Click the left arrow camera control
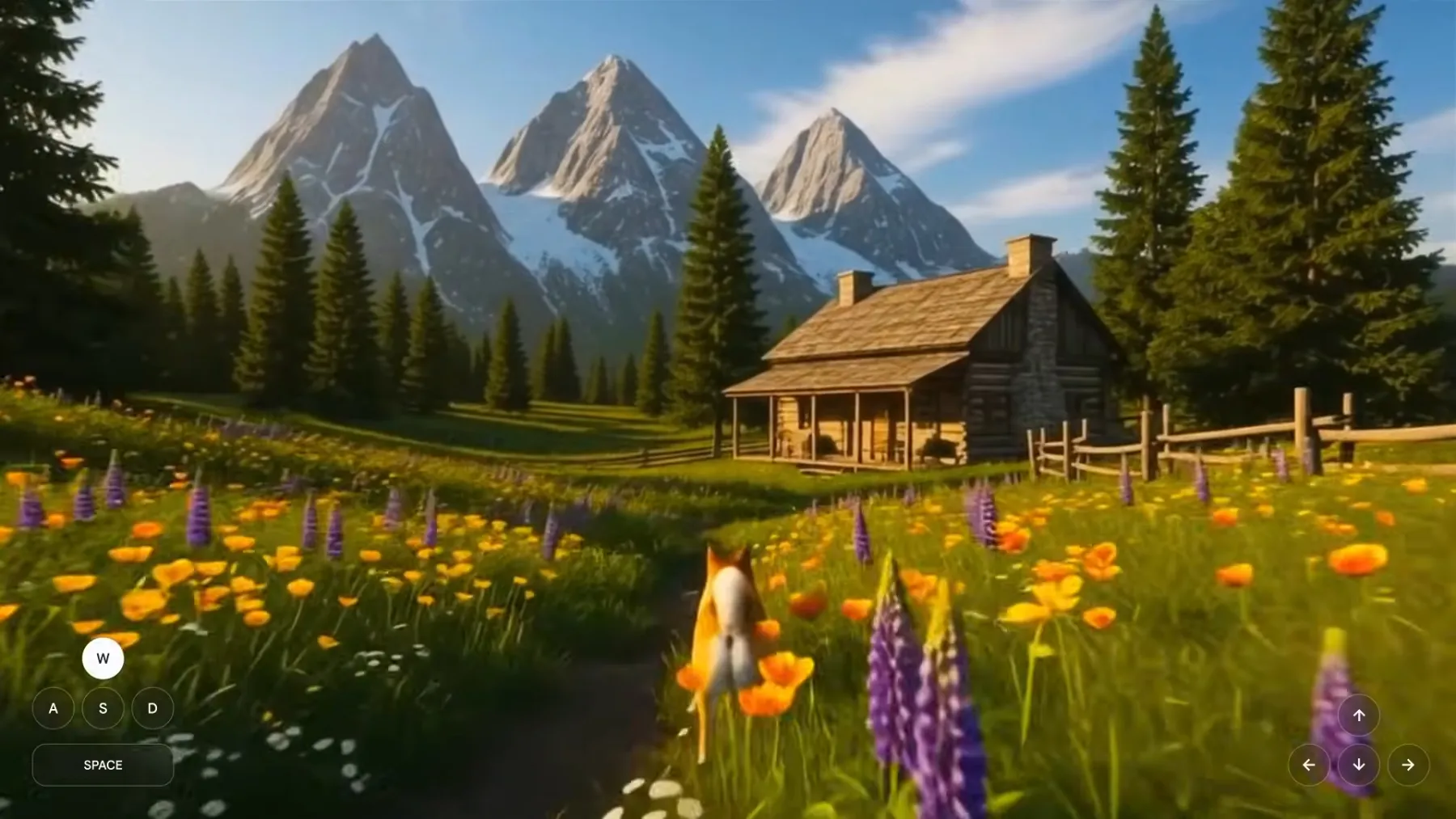This screenshot has width=1456, height=819. [x=1310, y=765]
